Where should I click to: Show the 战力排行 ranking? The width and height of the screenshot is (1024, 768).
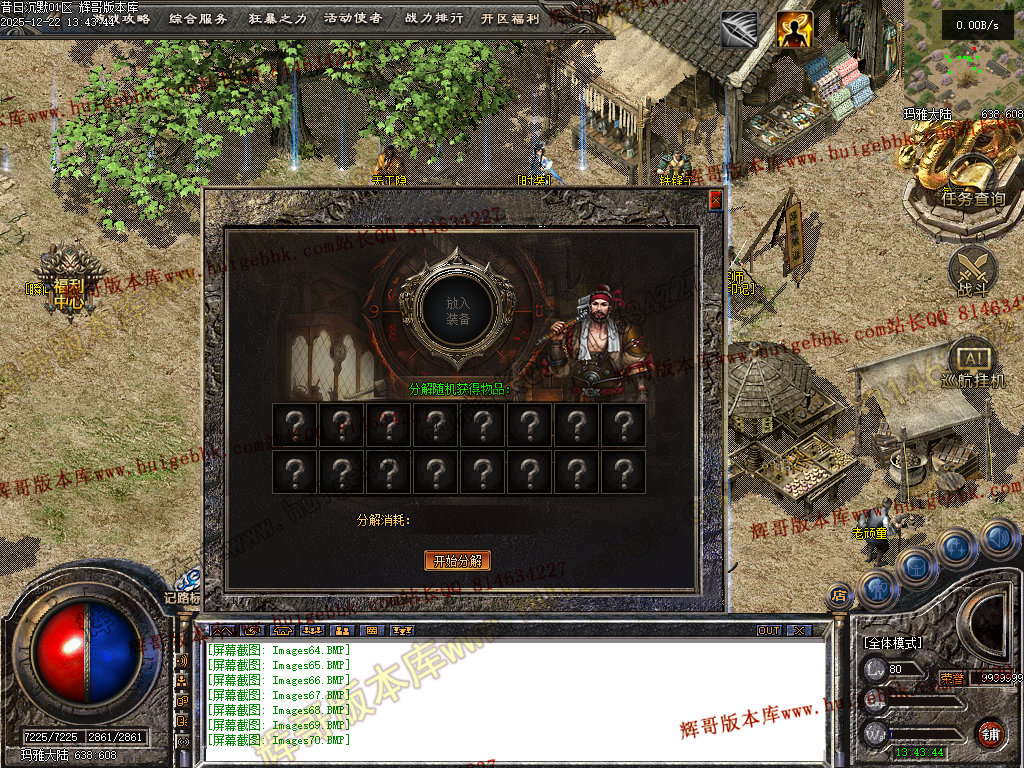click(x=434, y=18)
